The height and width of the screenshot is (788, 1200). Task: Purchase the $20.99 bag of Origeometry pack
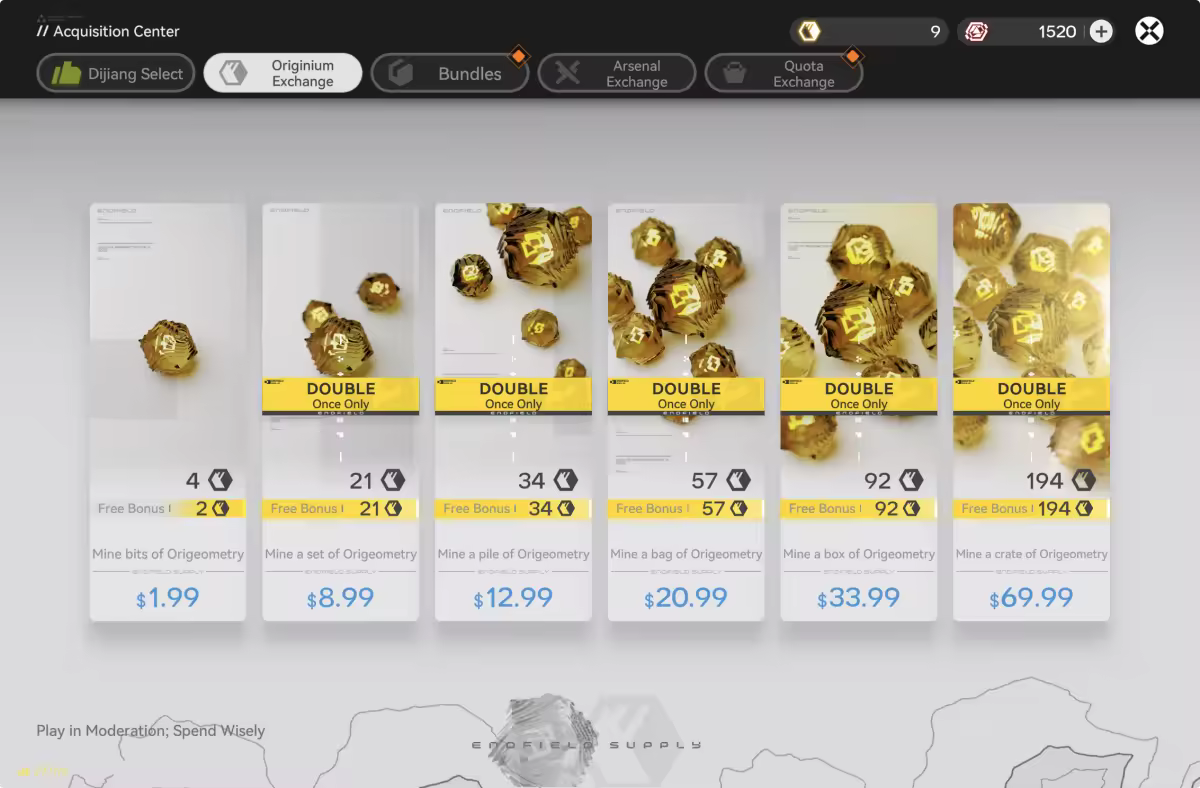tap(686, 412)
